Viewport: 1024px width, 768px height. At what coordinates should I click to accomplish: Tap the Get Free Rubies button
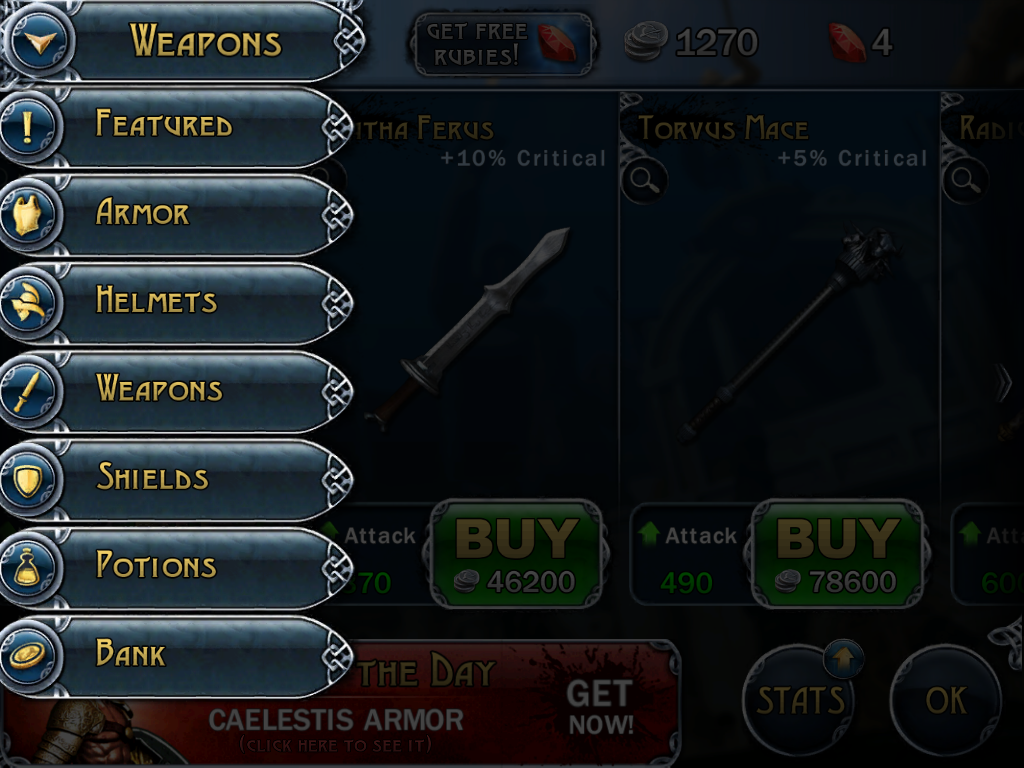coord(503,44)
